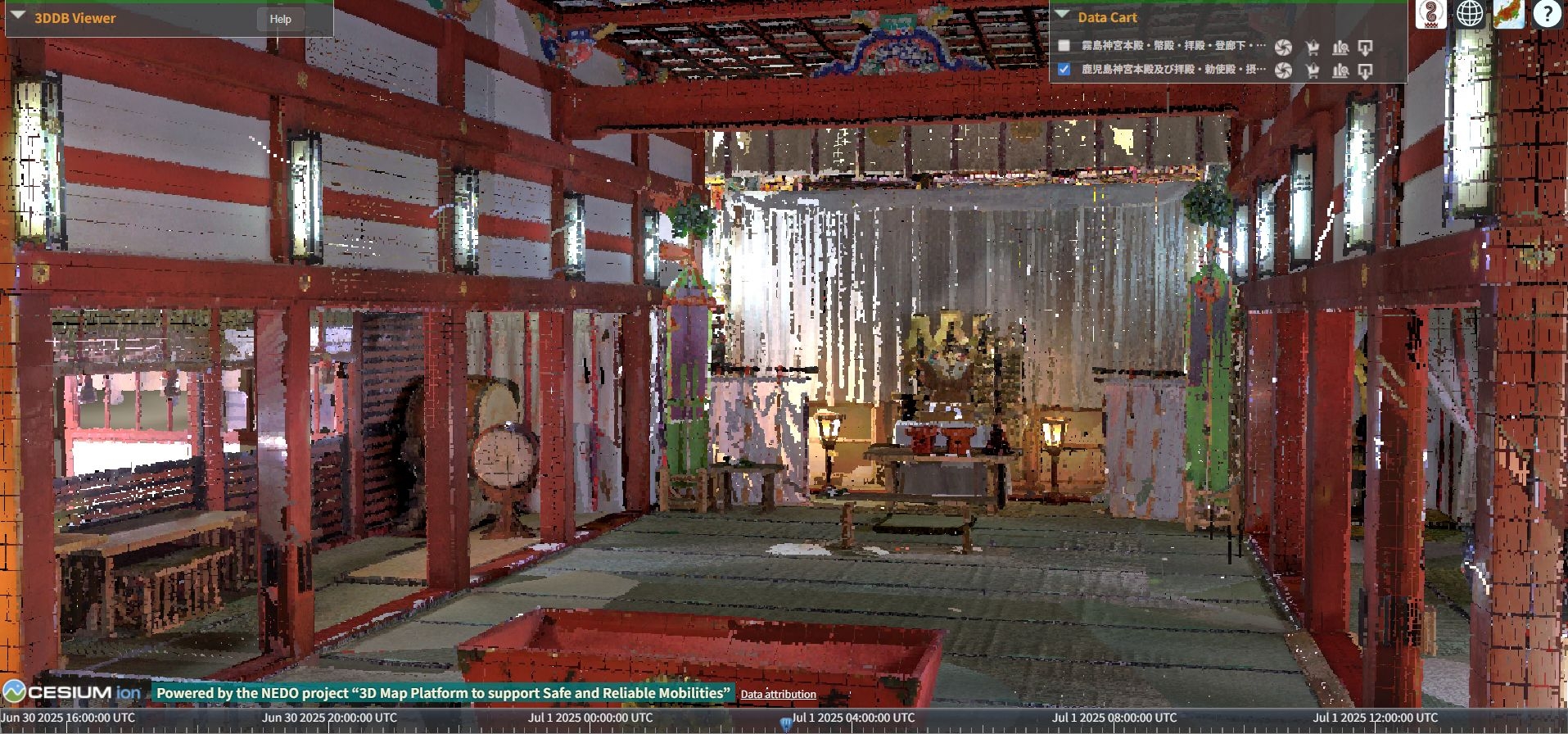The width and height of the screenshot is (1568, 734).
Task: Select the wireframe globe view button
Action: pyautogui.click(x=1470, y=14)
